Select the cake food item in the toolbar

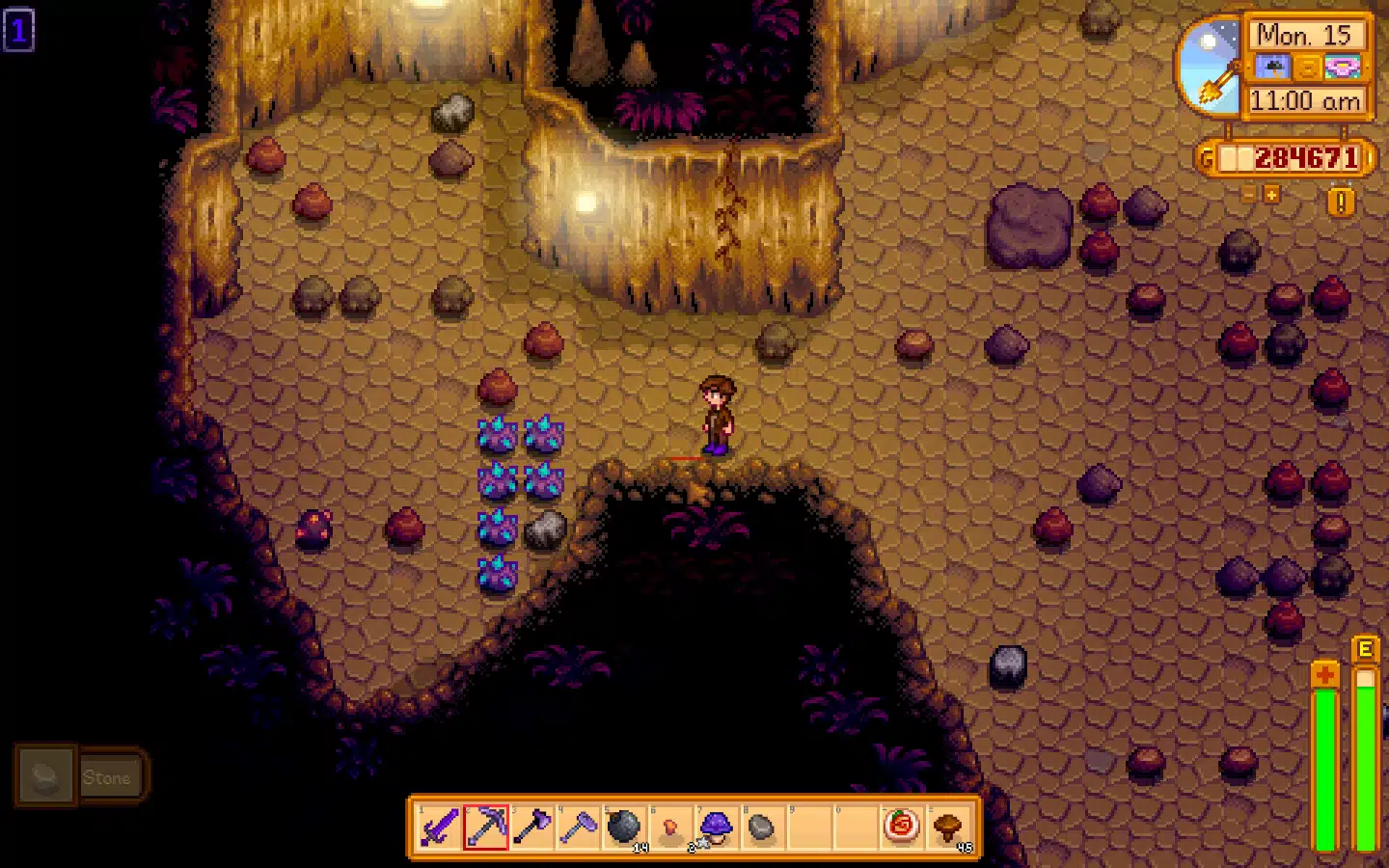[901, 827]
